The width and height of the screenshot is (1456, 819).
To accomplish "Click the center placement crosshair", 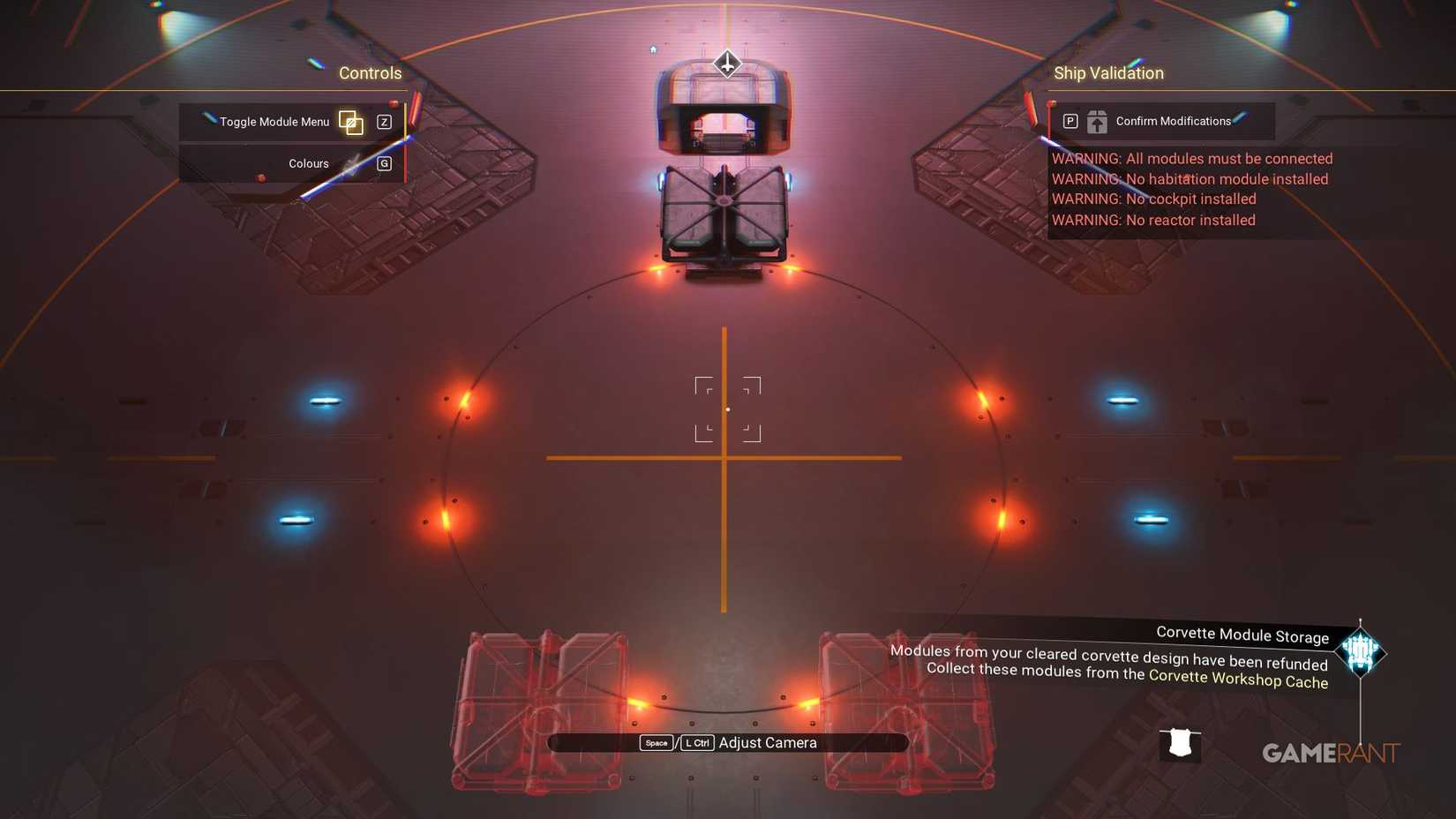I will pos(727,409).
